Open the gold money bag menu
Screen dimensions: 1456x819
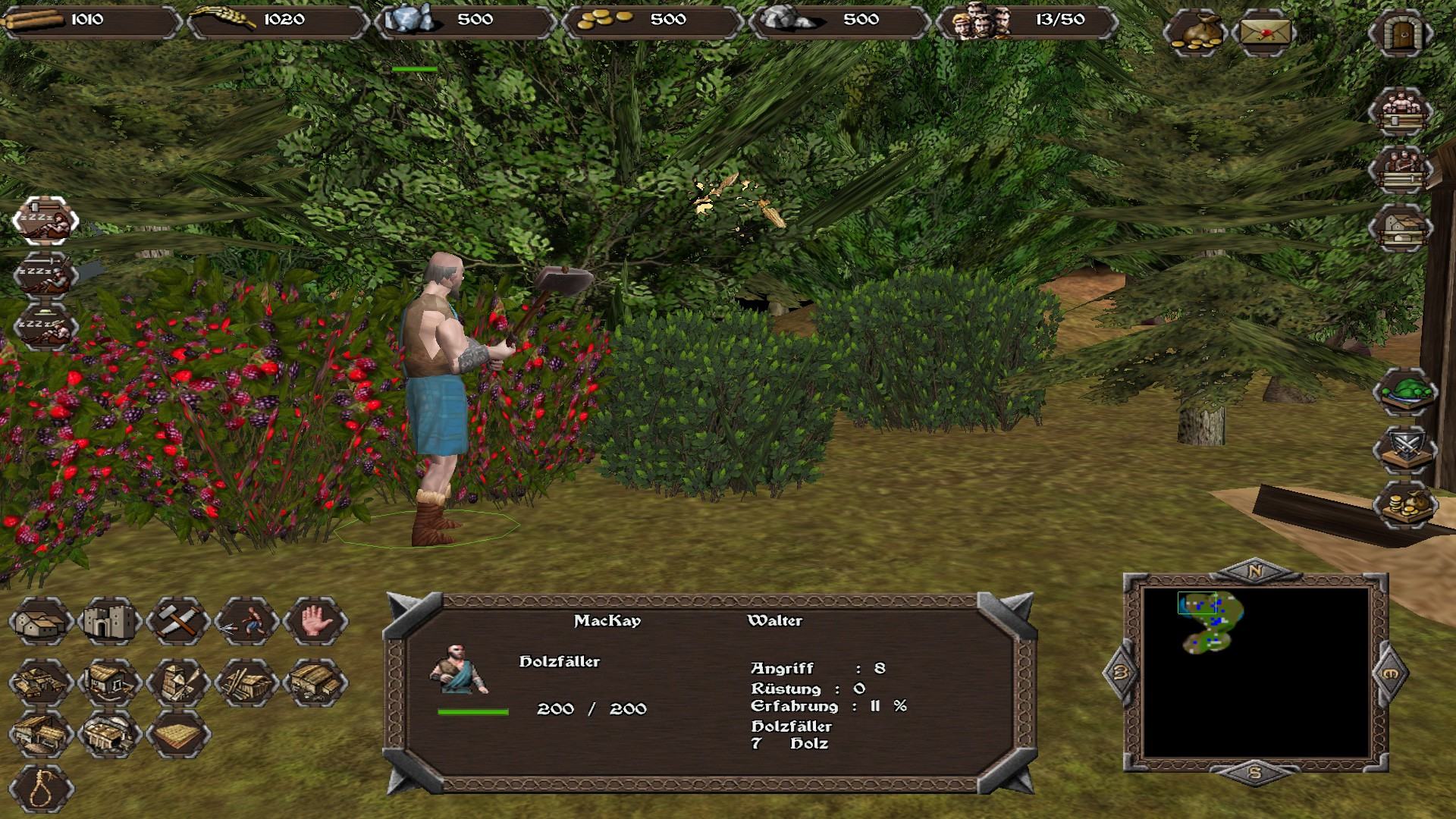click(1194, 33)
